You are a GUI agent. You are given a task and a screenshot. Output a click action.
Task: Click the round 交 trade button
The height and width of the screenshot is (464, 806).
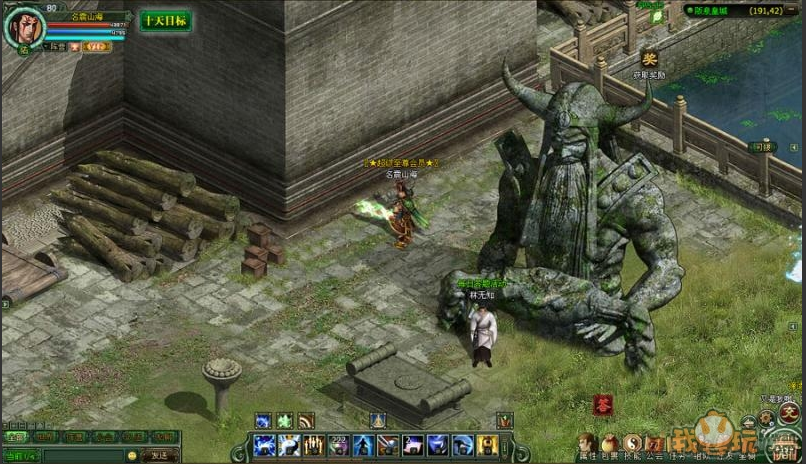789,413
